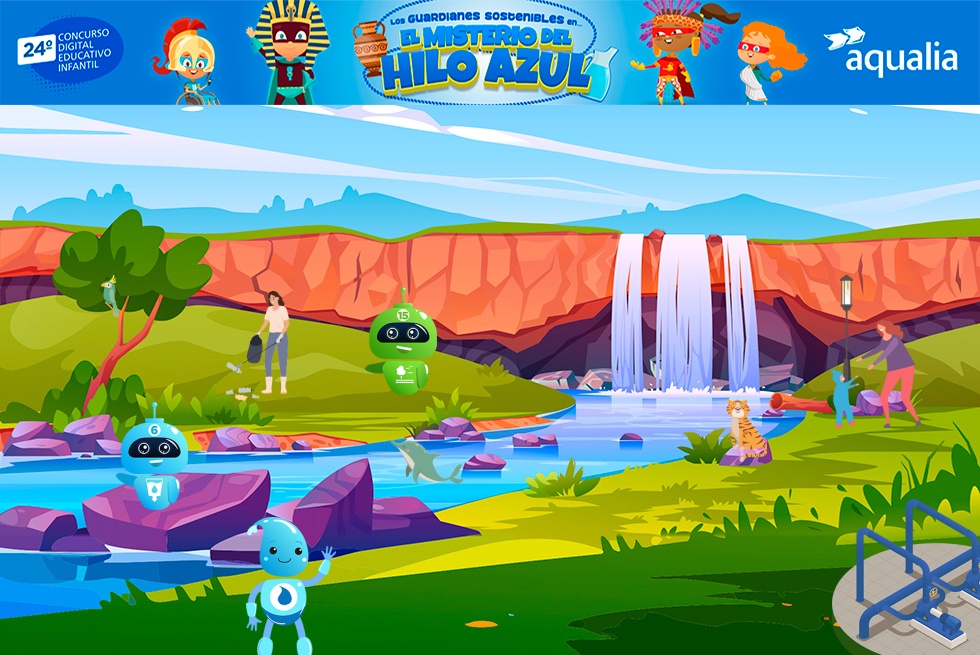Click the 24º Concurso Digital Educativo Infantil badge
Screen dimensions: 980x655
70,51
